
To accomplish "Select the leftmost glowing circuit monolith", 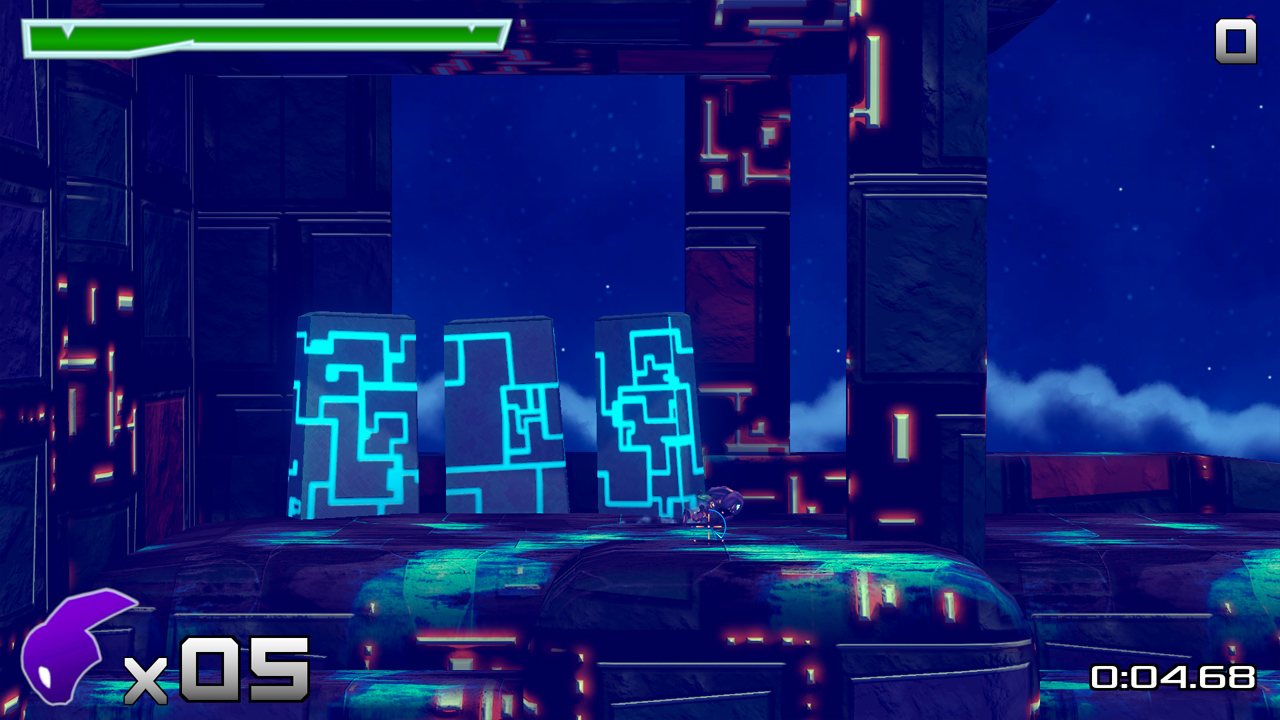I will pyautogui.click(x=355, y=415).
